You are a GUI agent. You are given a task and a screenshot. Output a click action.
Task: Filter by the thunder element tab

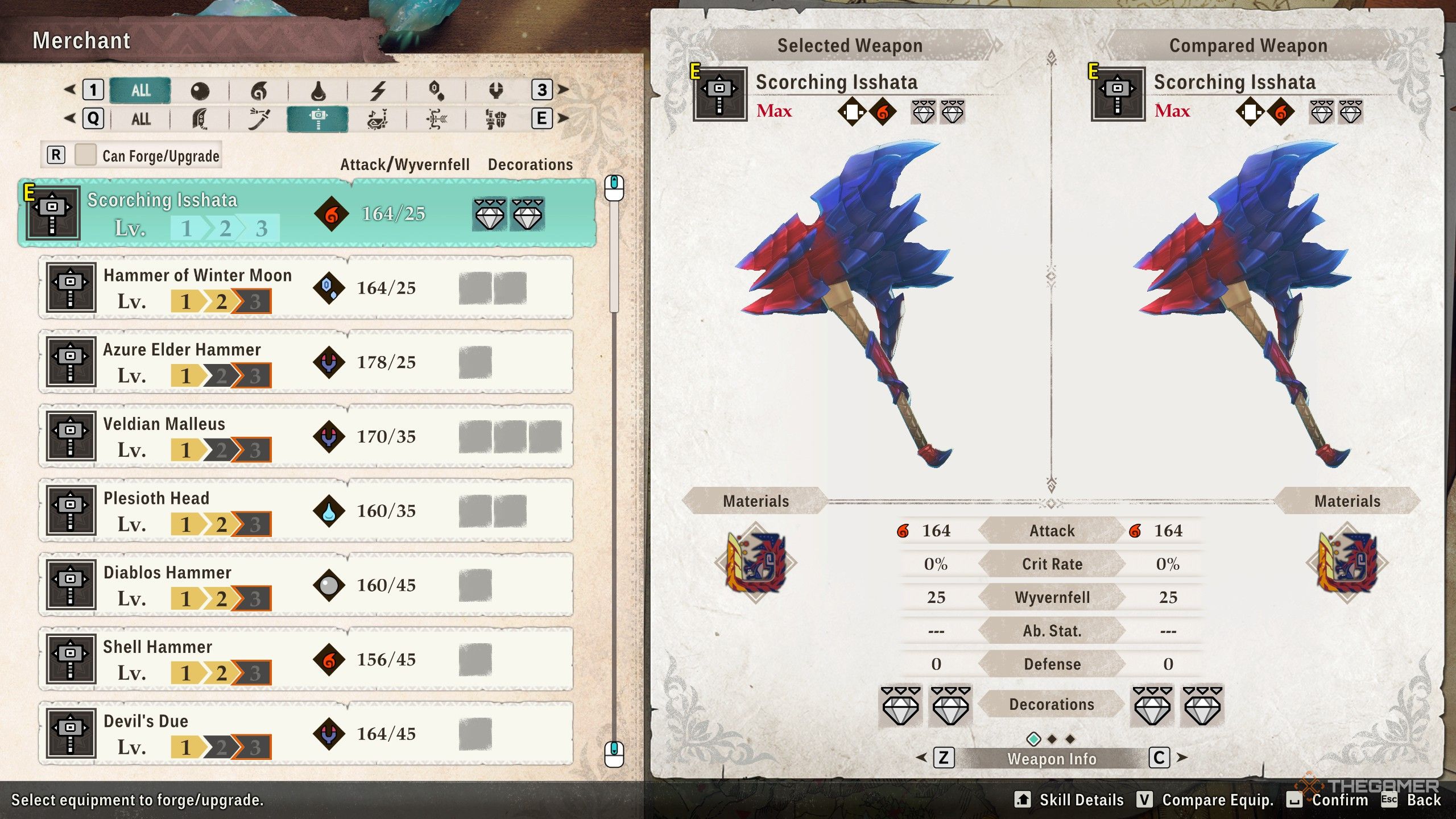(377, 90)
